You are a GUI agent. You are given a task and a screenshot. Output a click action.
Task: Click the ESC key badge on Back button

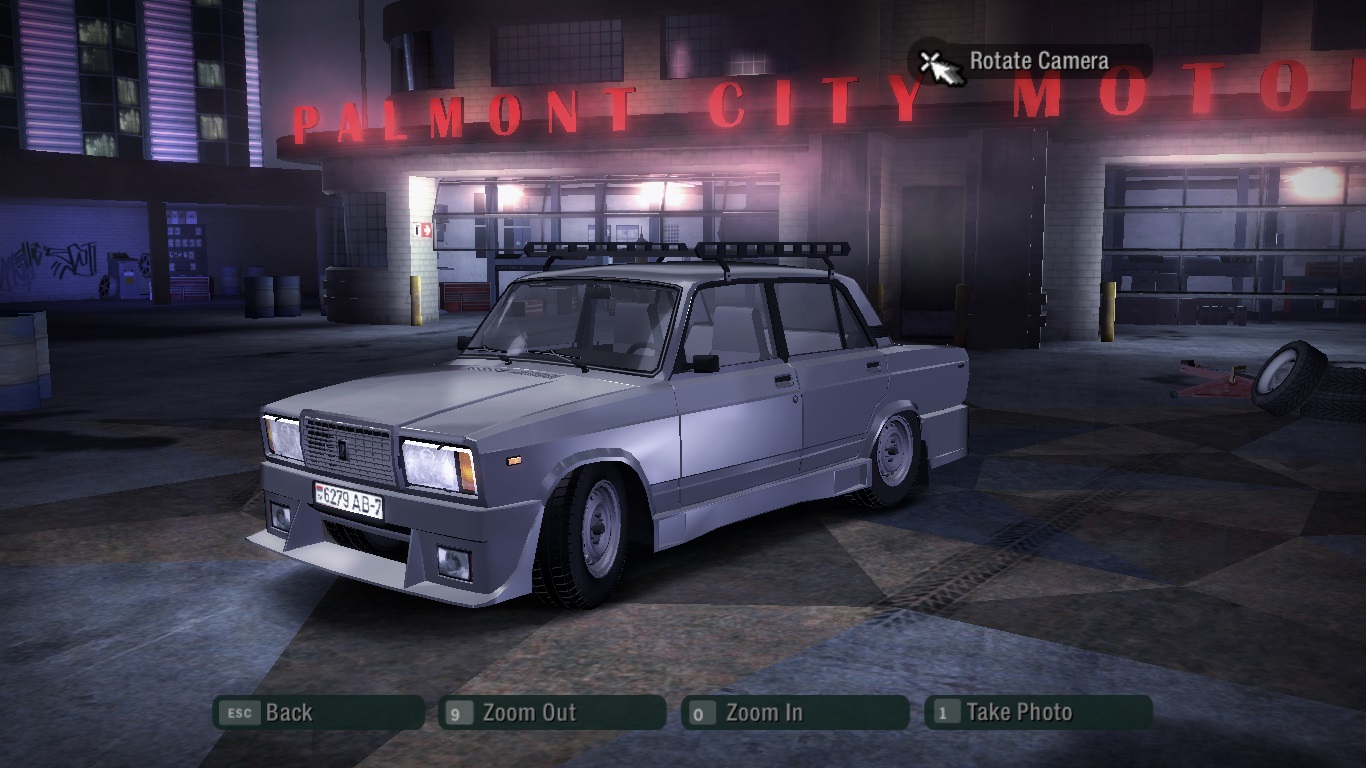coord(239,713)
